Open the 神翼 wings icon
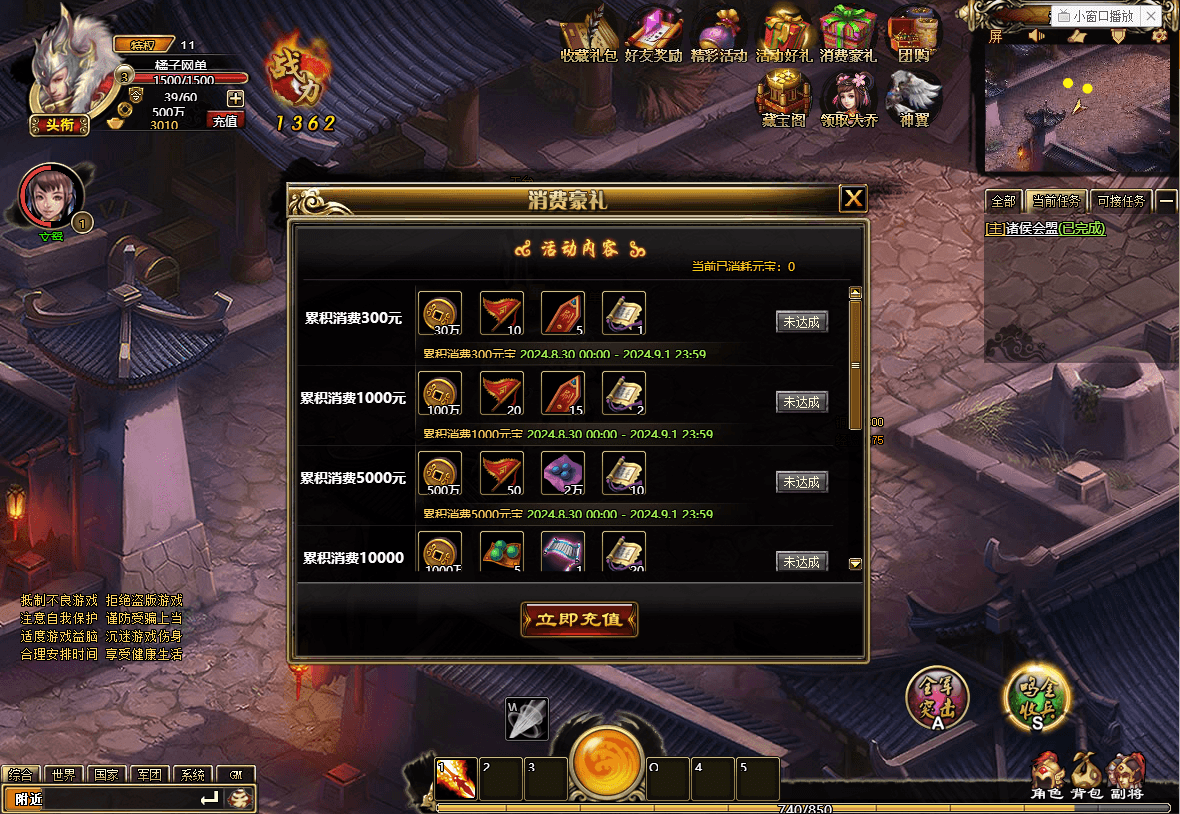The image size is (1180, 814). point(914,100)
